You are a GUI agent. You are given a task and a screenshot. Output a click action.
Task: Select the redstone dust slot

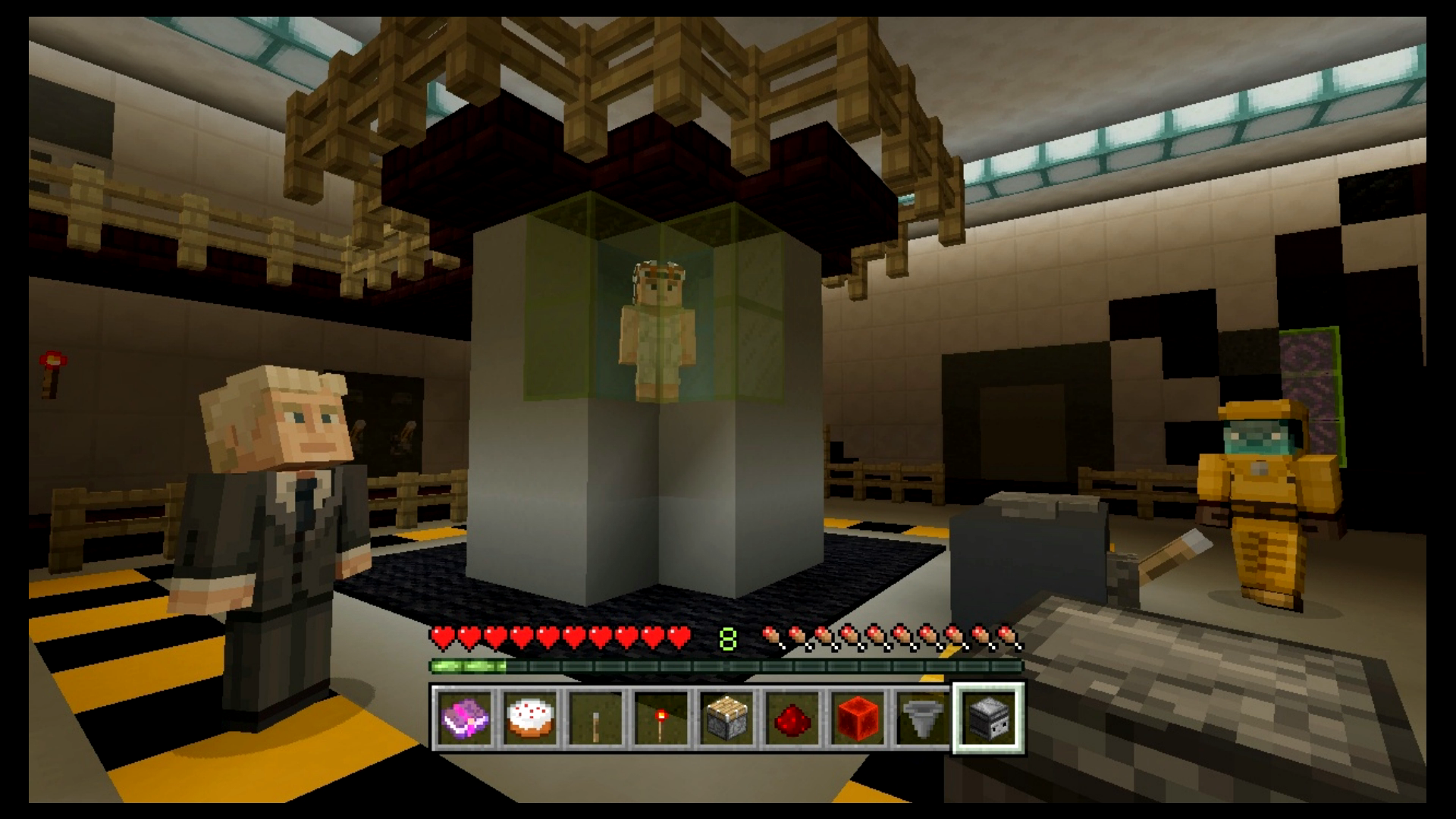click(792, 717)
